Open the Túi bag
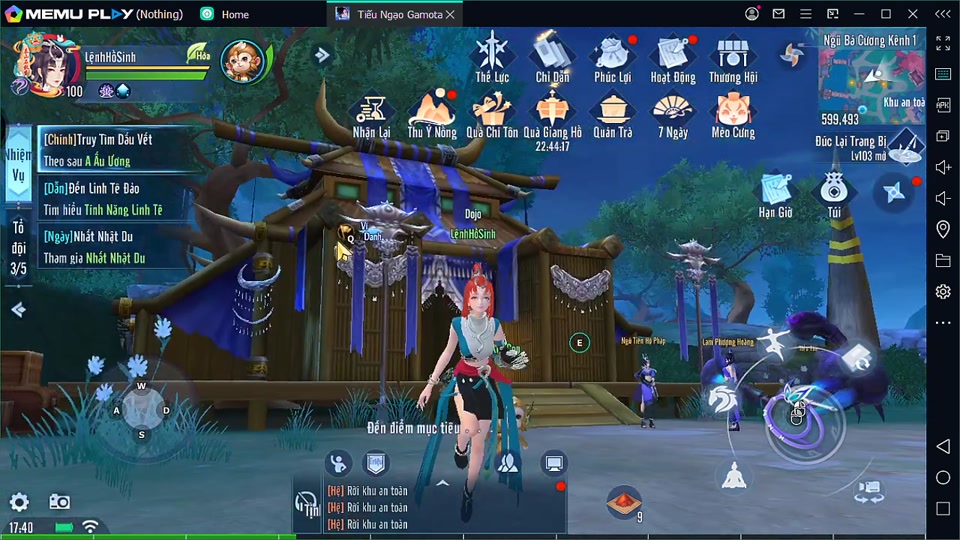This screenshot has width=960, height=540. coord(834,193)
